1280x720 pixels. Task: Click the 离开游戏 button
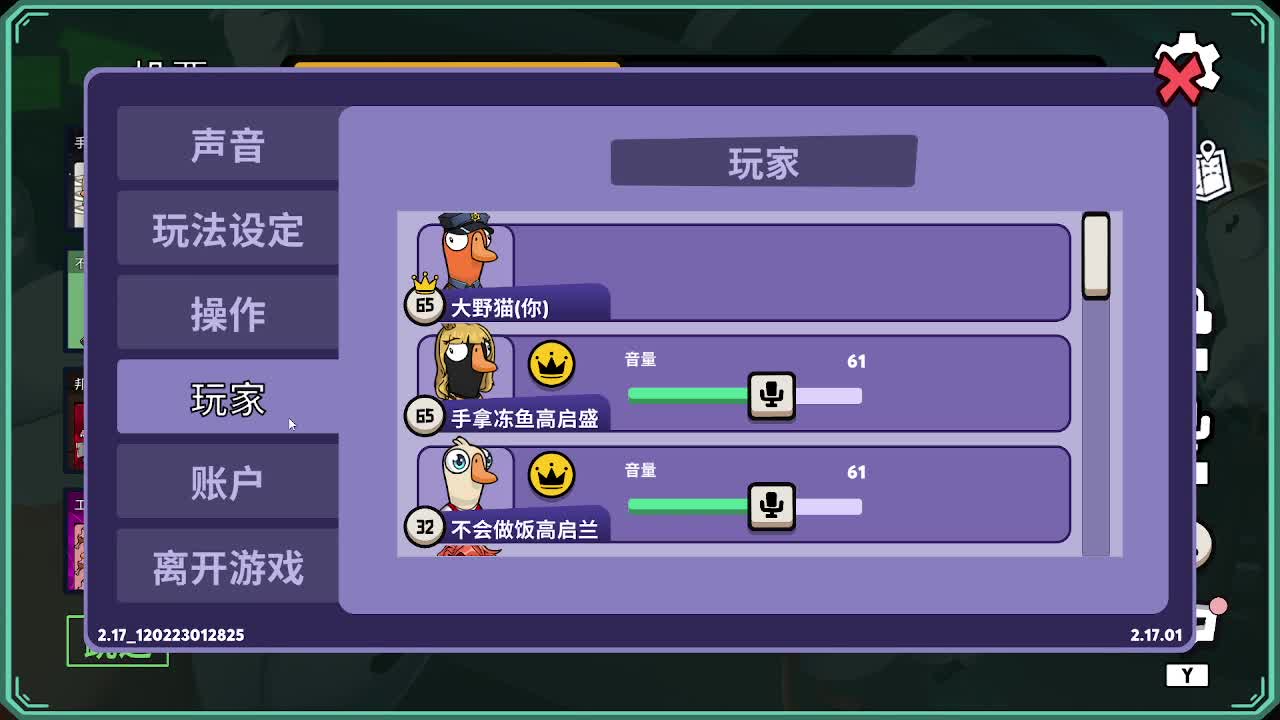point(228,565)
